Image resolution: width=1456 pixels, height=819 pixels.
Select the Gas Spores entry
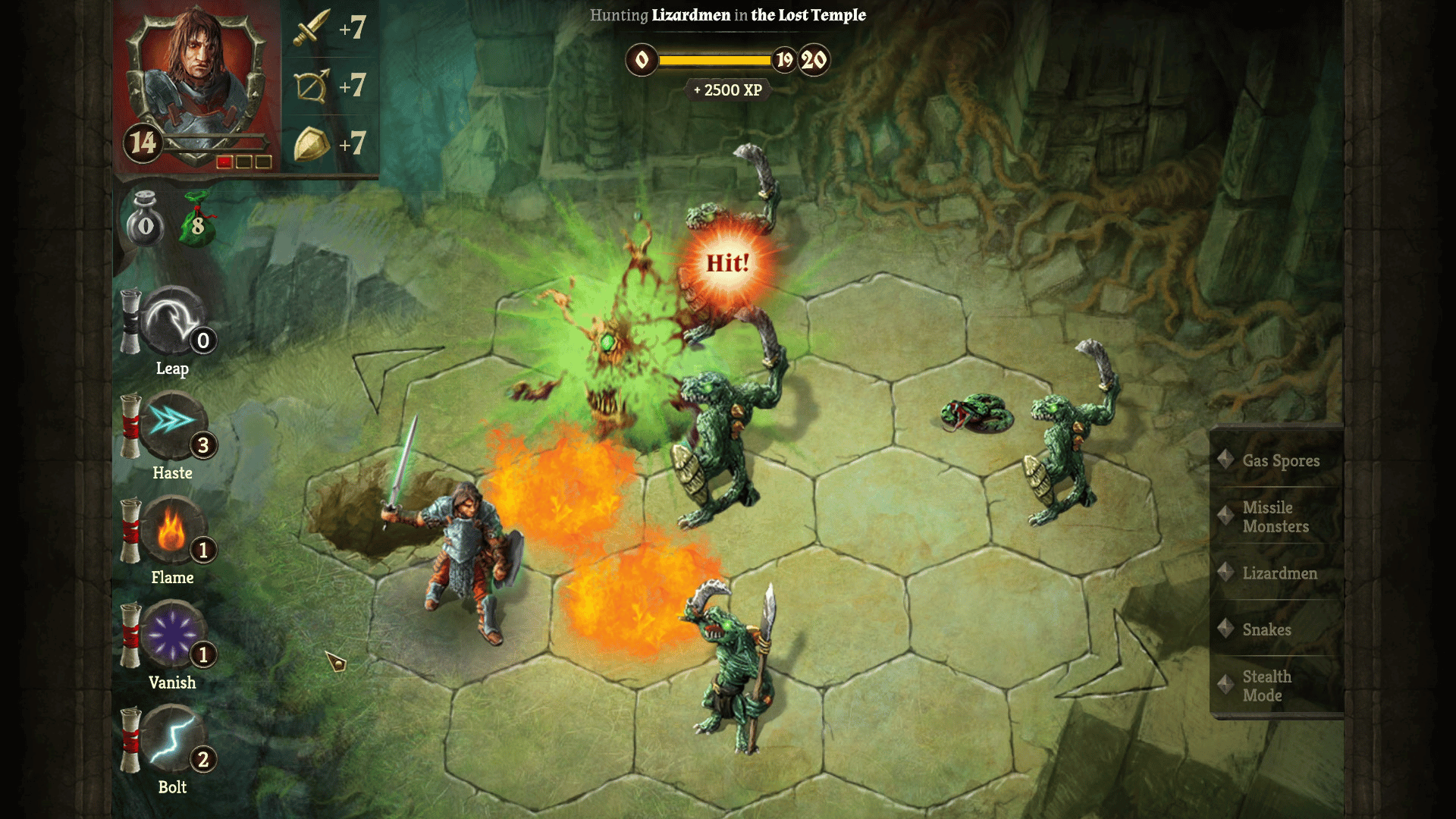coord(1280,460)
